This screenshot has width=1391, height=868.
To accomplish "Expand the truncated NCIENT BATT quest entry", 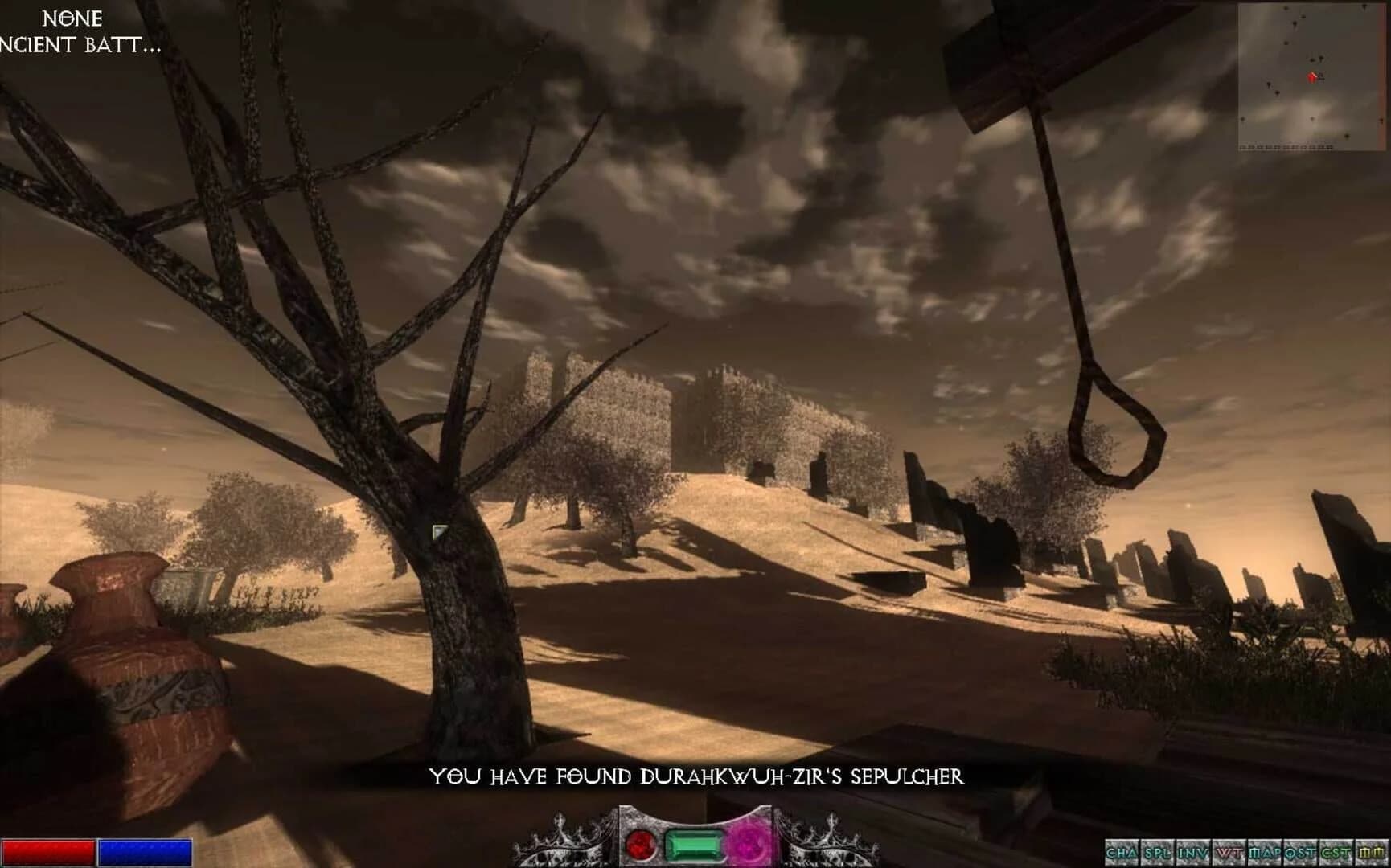I will pos(80,47).
